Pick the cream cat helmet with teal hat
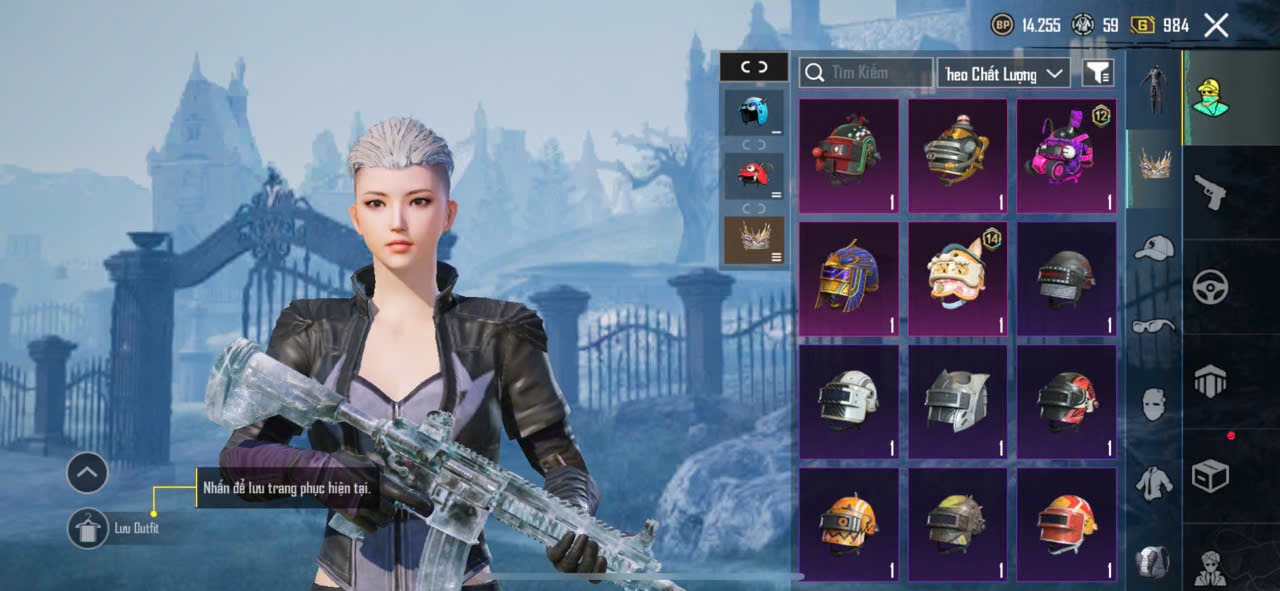The image size is (1280, 591). pos(957,279)
